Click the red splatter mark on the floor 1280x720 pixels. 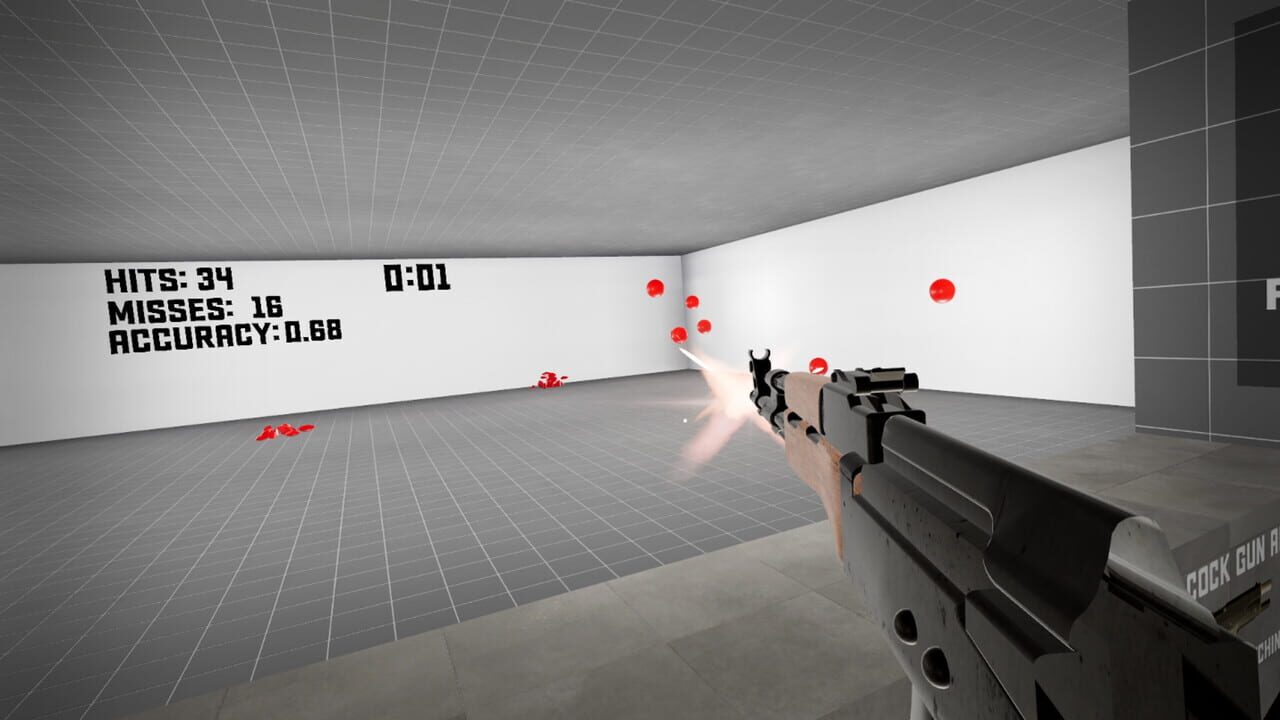281,432
